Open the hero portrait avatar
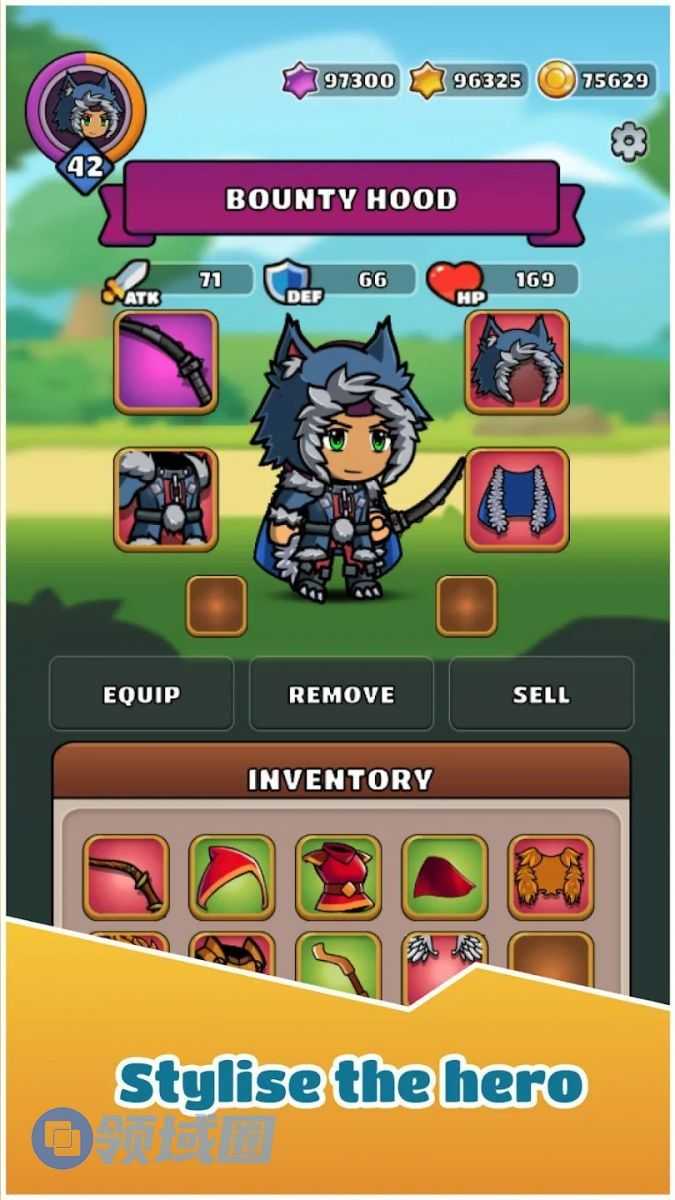This screenshot has height=1200, width=675. click(86, 108)
